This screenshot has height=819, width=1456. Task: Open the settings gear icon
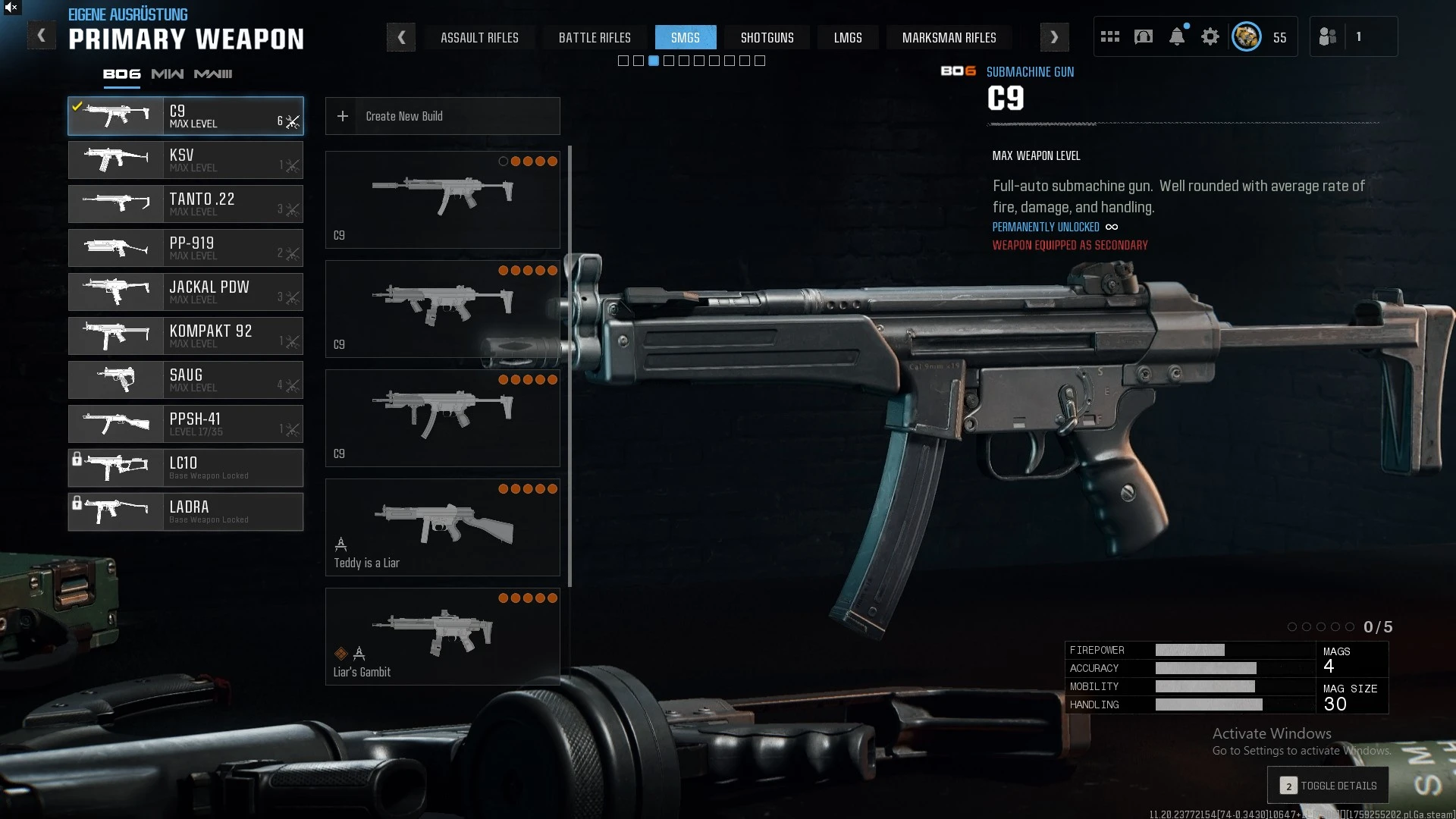point(1210,36)
